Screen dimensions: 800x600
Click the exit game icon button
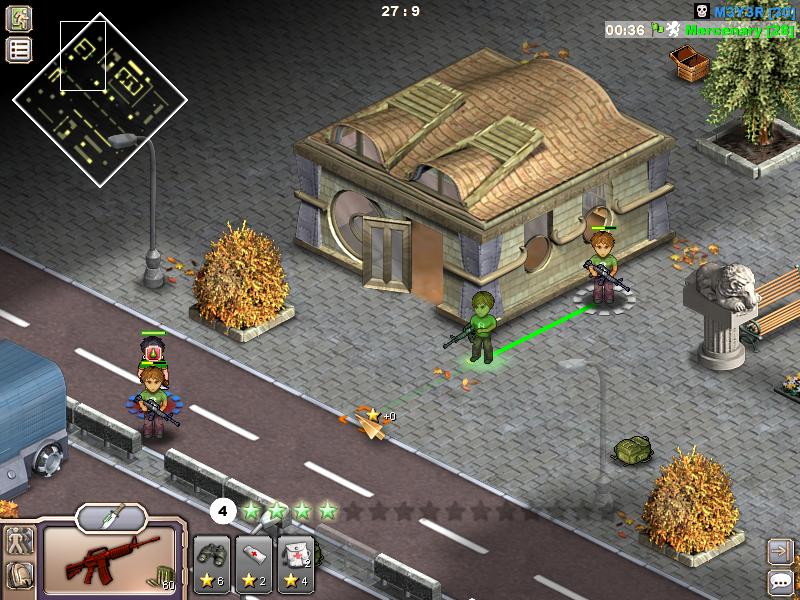(19, 18)
